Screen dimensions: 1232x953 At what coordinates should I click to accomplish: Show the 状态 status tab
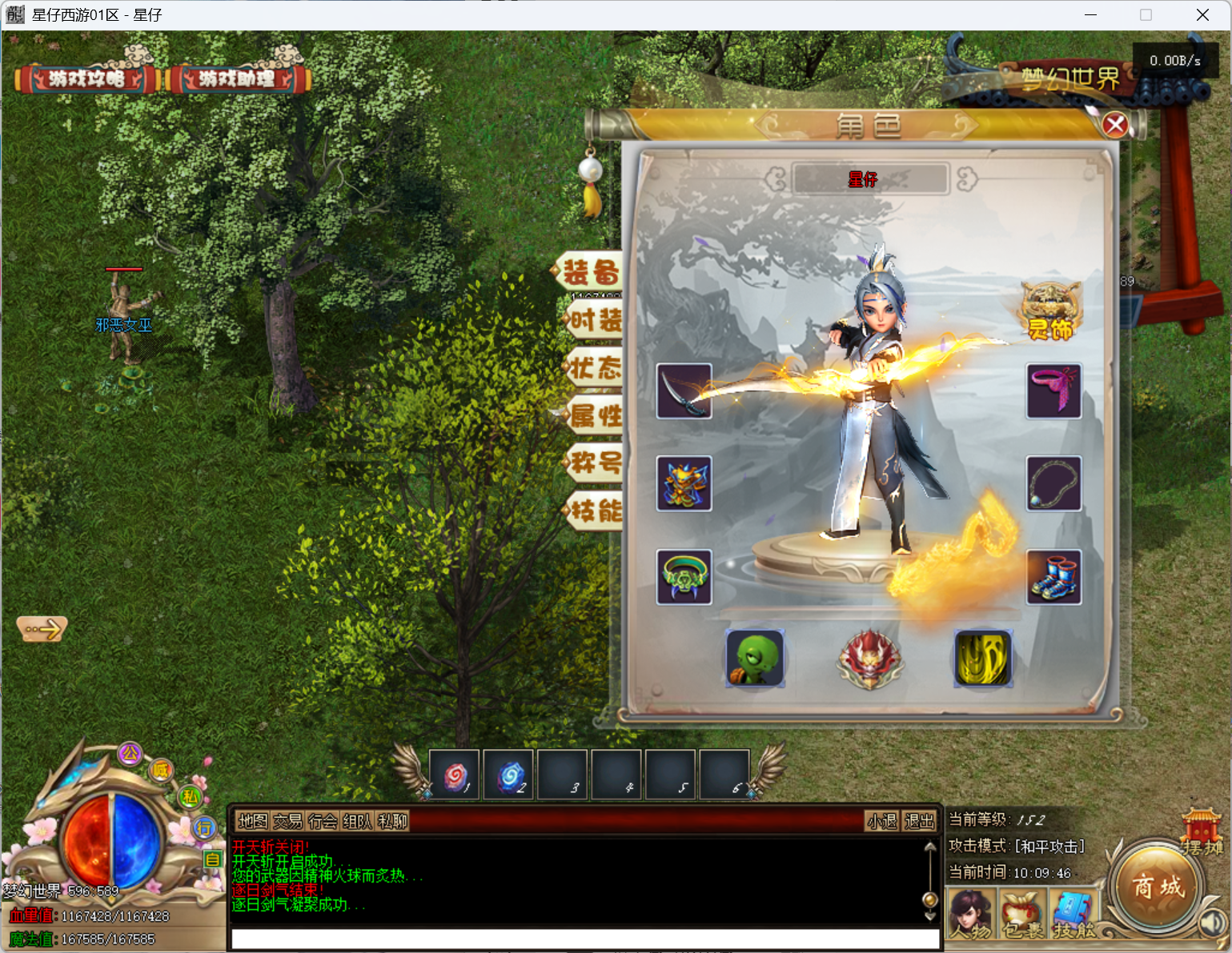pos(594,368)
